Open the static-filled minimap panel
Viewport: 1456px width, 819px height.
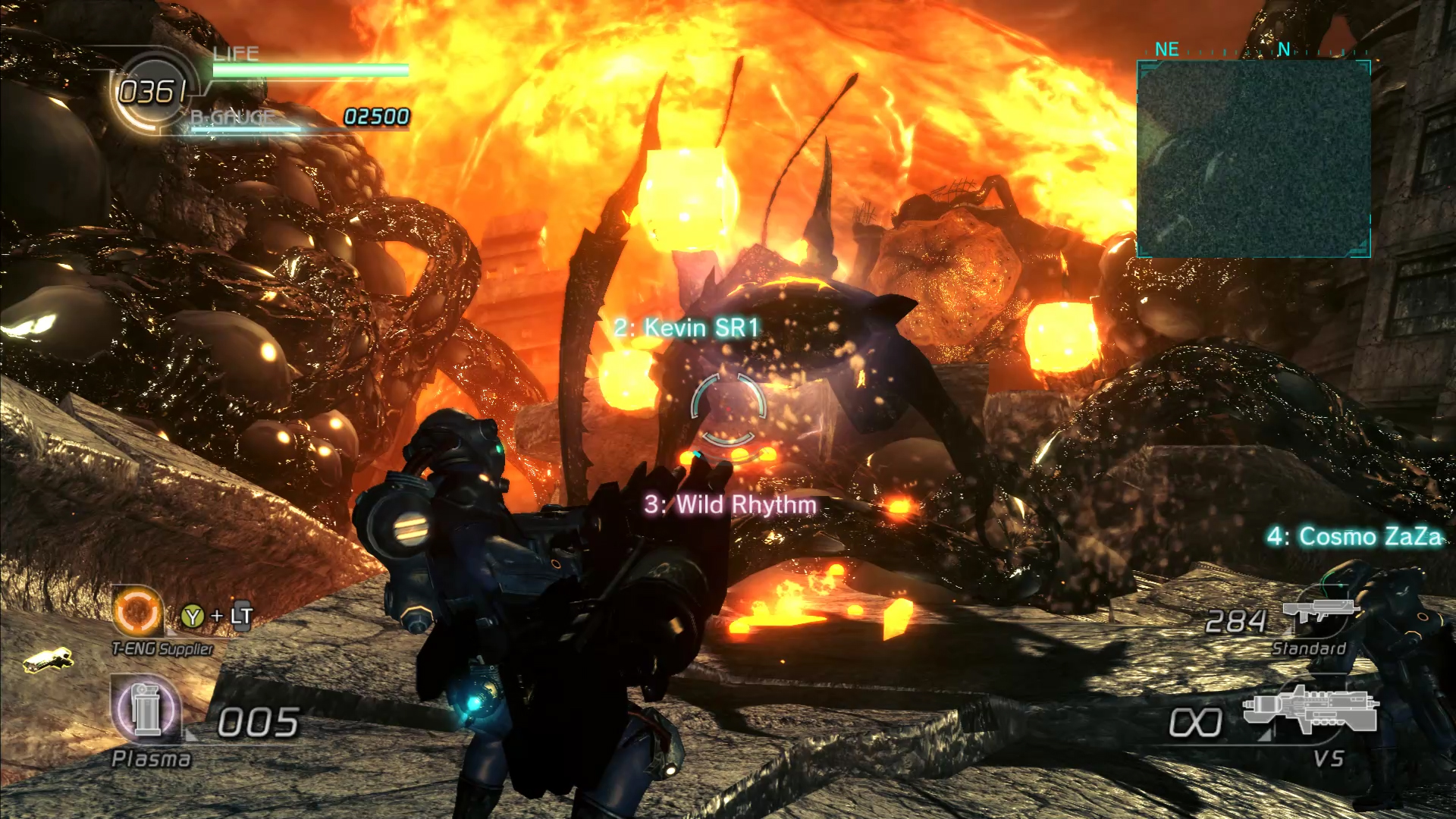tap(1254, 159)
